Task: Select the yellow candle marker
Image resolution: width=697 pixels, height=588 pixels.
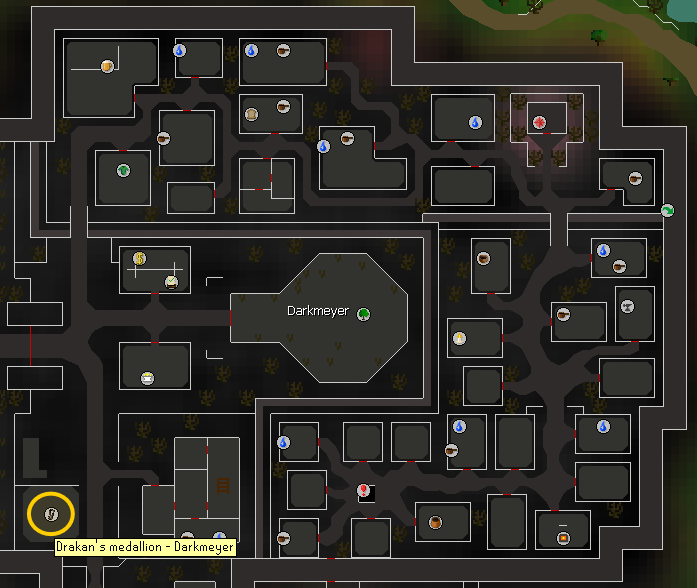Action: [x=459, y=337]
